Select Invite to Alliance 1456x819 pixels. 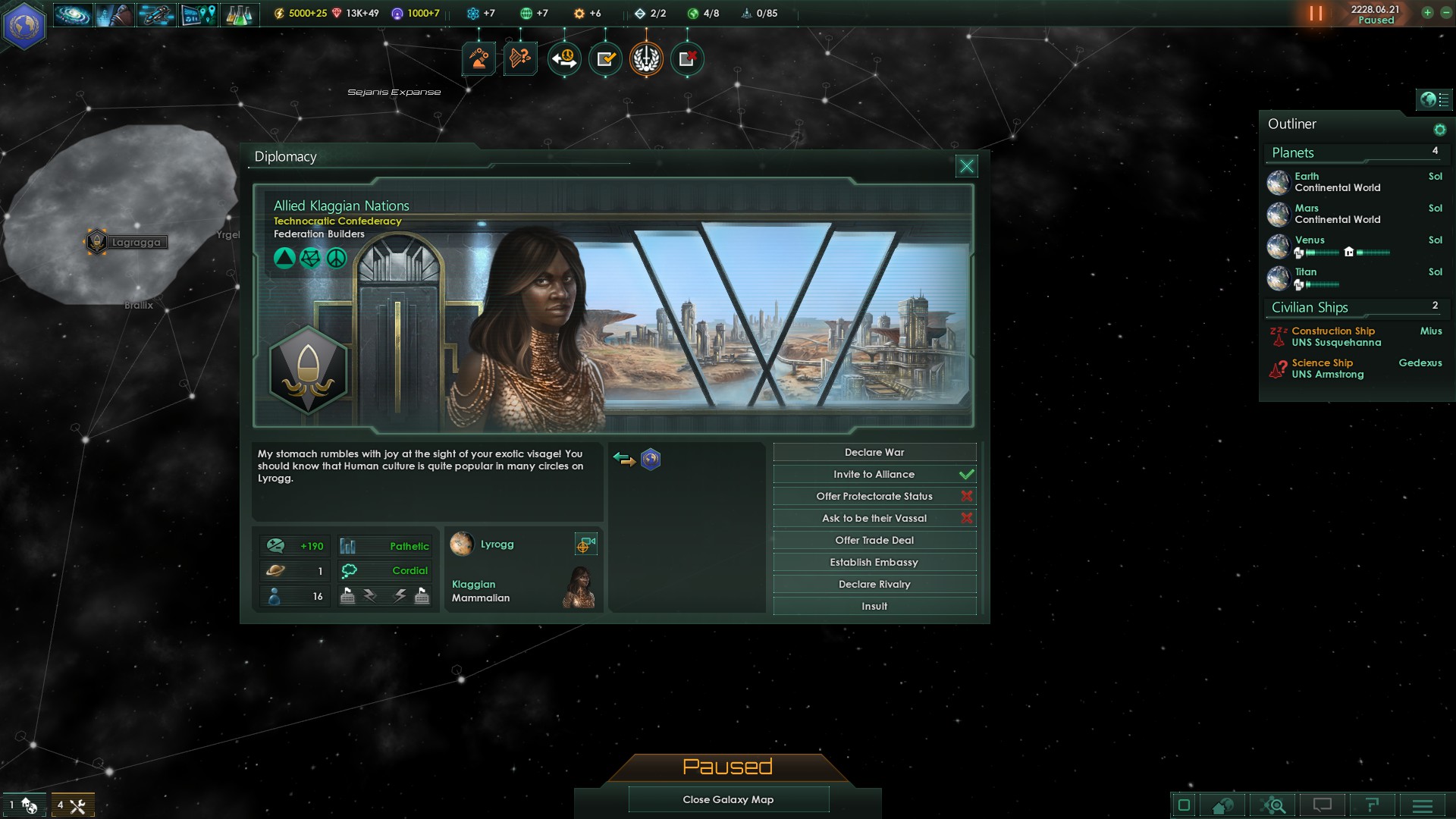[874, 475]
